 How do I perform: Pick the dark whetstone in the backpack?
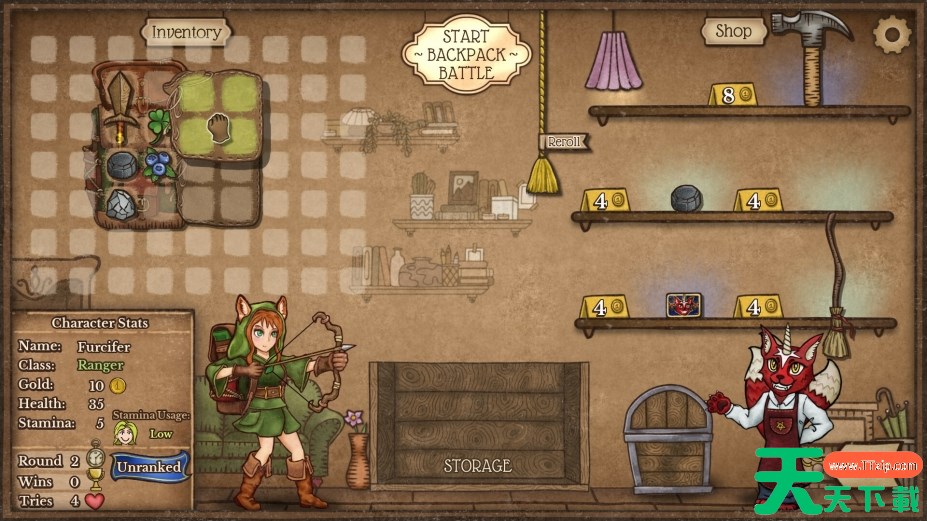(x=122, y=165)
